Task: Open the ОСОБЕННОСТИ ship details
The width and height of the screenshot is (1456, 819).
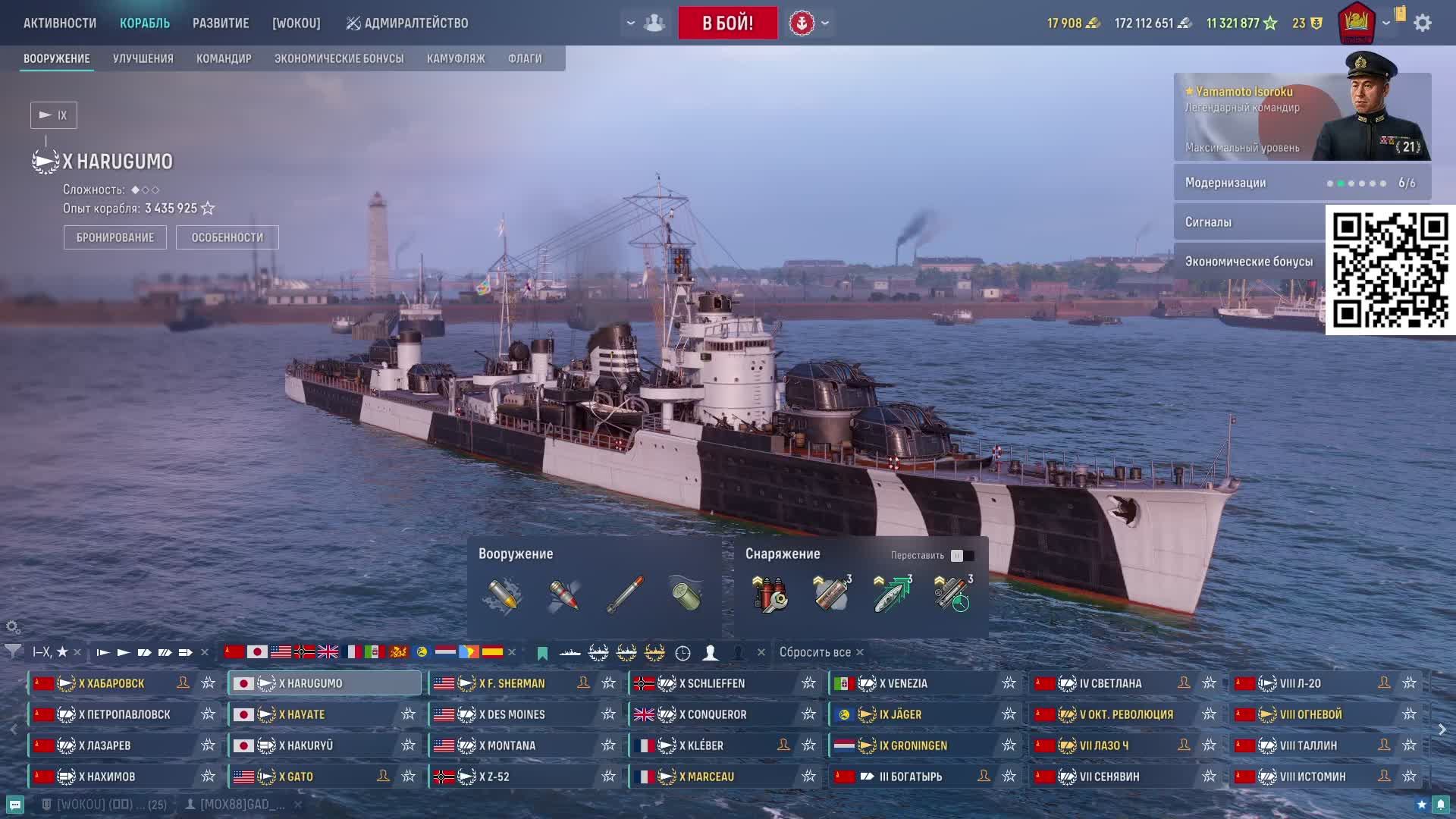Action: [x=227, y=237]
